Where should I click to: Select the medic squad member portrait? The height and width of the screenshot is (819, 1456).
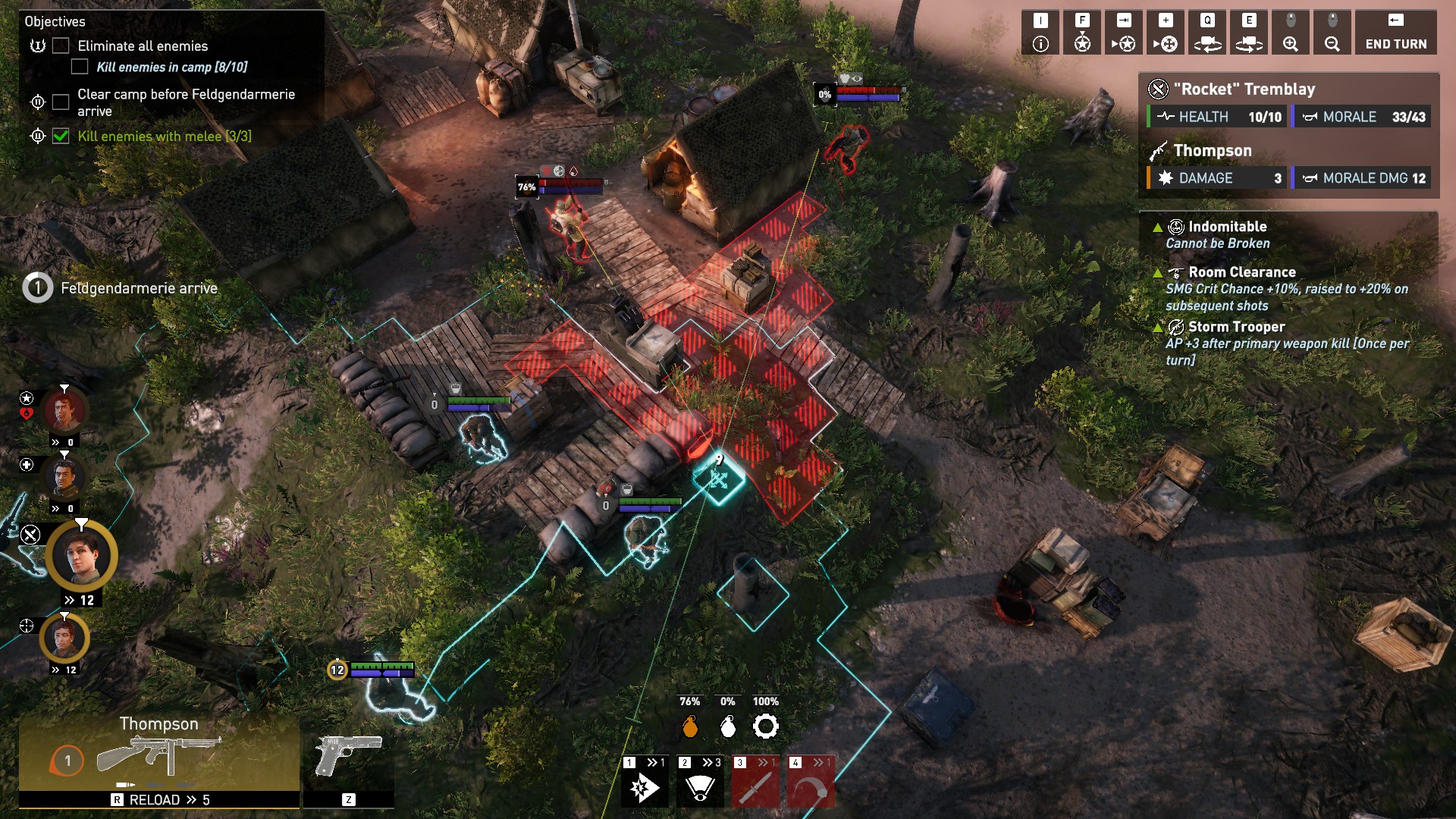(x=65, y=478)
